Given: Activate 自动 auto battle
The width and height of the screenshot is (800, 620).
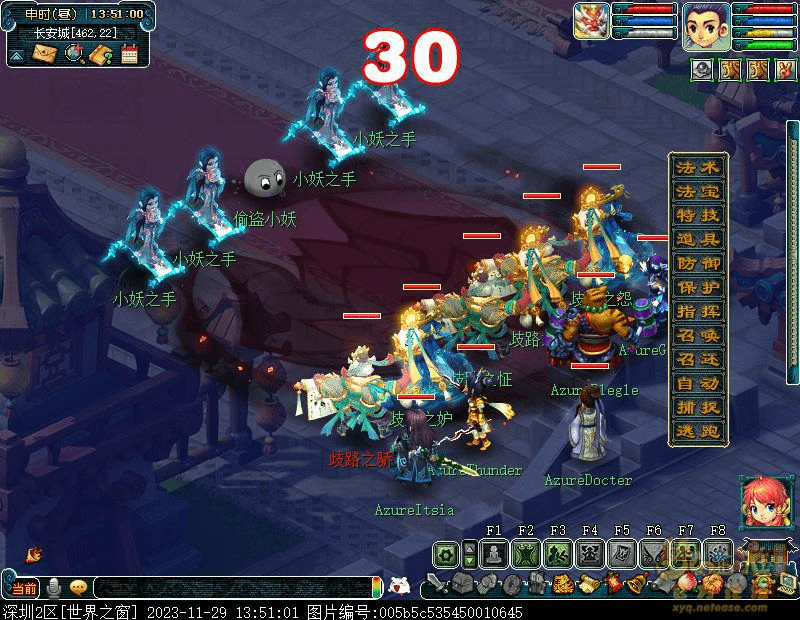Looking at the screenshot, I should pyautogui.click(x=698, y=384).
